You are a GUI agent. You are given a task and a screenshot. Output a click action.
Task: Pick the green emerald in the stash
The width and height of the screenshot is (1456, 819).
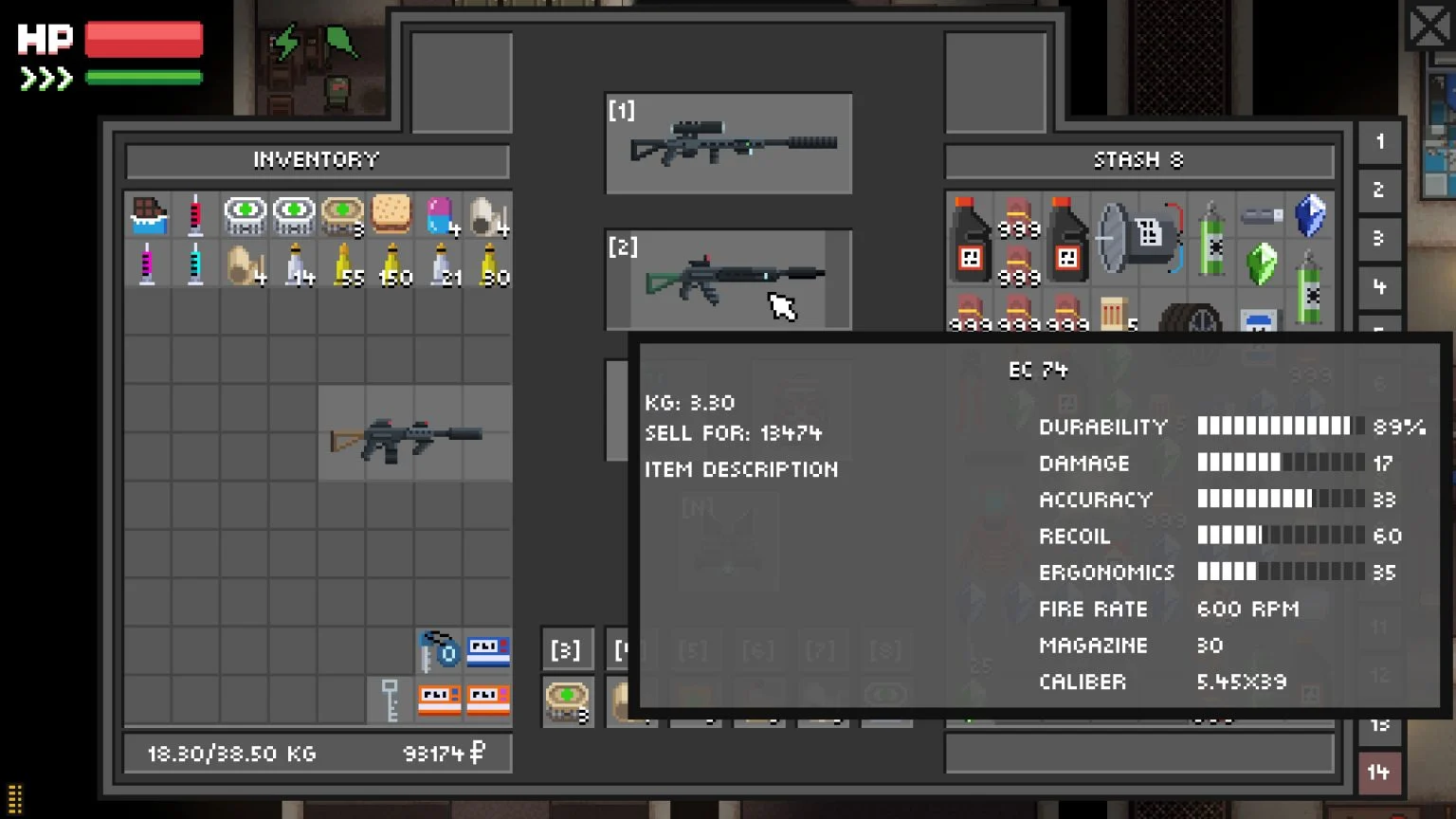pos(1261,264)
